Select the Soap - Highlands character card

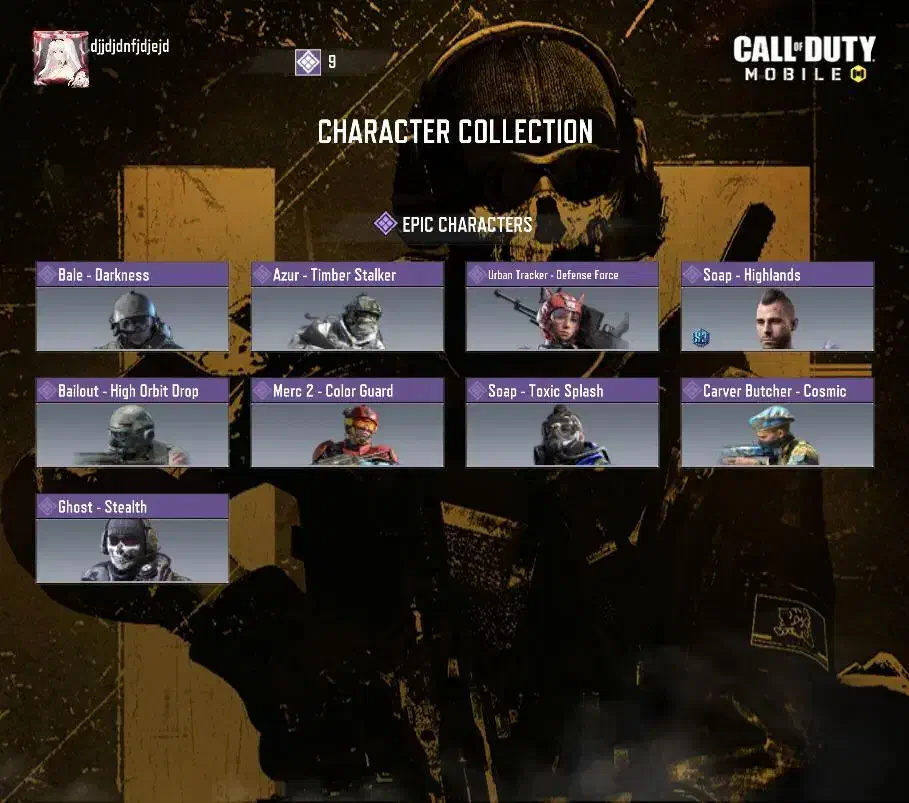pyautogui.click(x=777, y=307)
